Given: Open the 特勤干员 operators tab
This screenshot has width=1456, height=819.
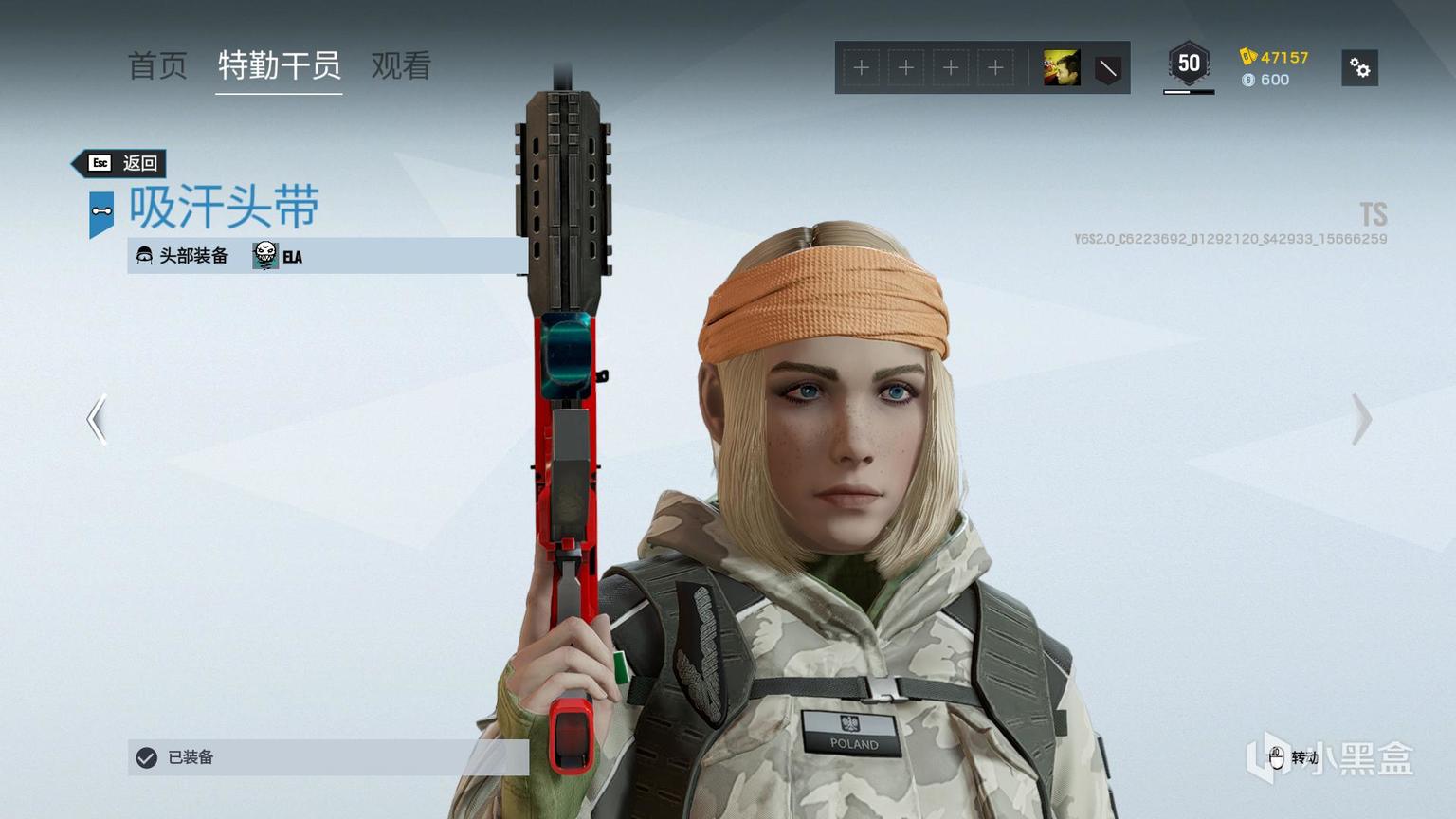Looking at the screenshot, I should pos(279,65).
